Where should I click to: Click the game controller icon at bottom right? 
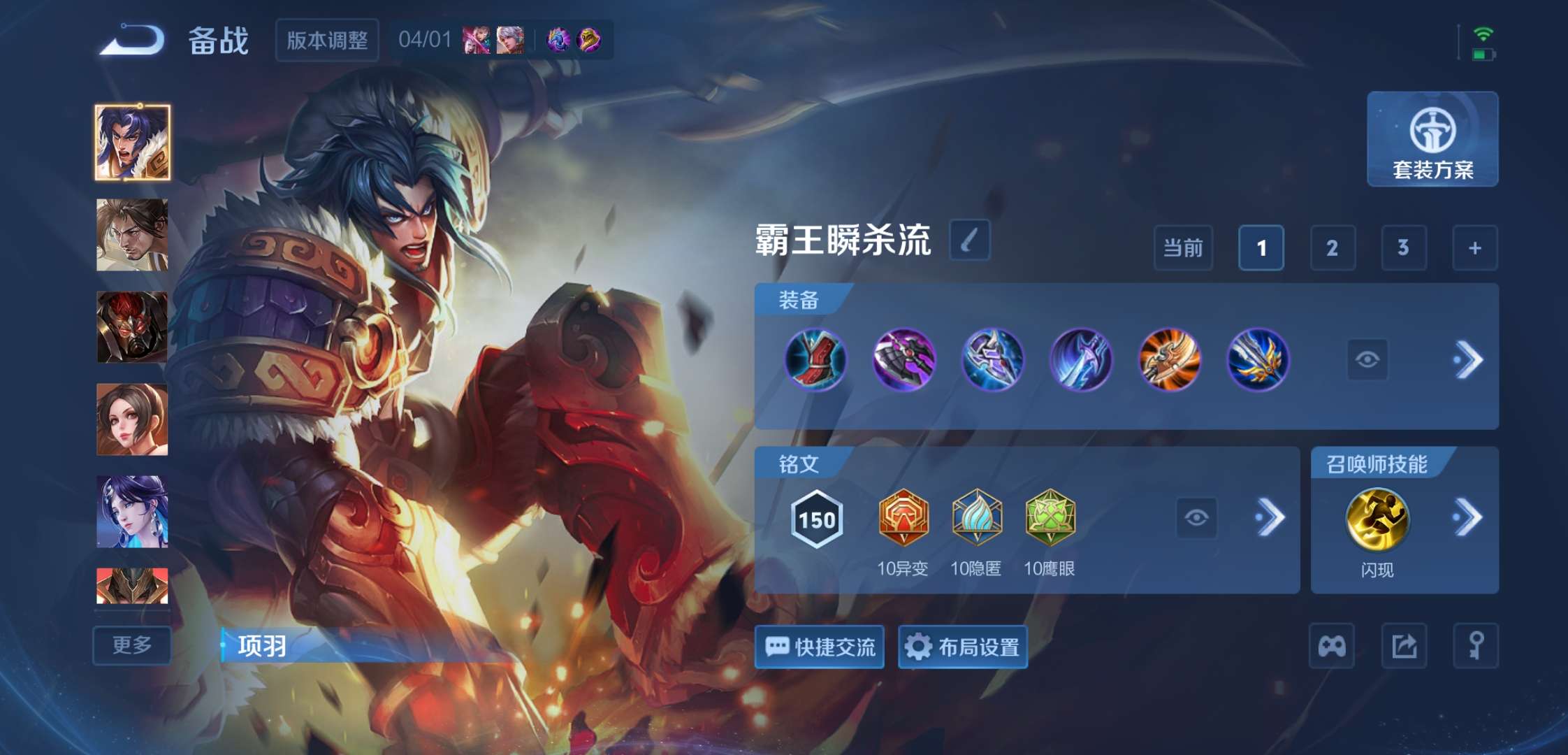(x=1333, y=647)
